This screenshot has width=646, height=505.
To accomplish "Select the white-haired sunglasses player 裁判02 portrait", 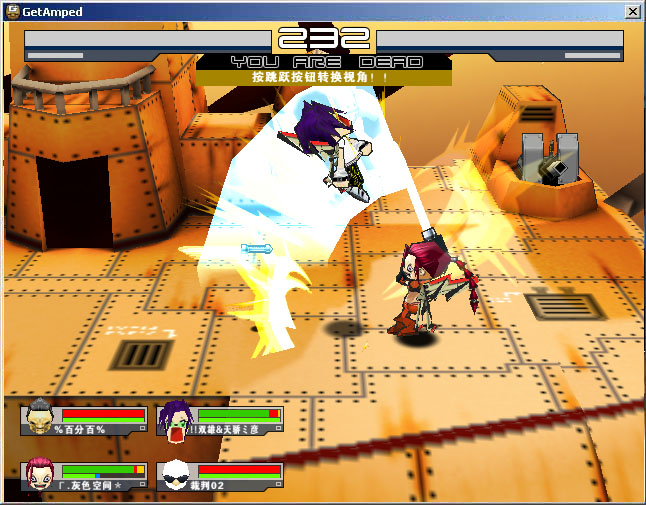I will tap(175, 474).
